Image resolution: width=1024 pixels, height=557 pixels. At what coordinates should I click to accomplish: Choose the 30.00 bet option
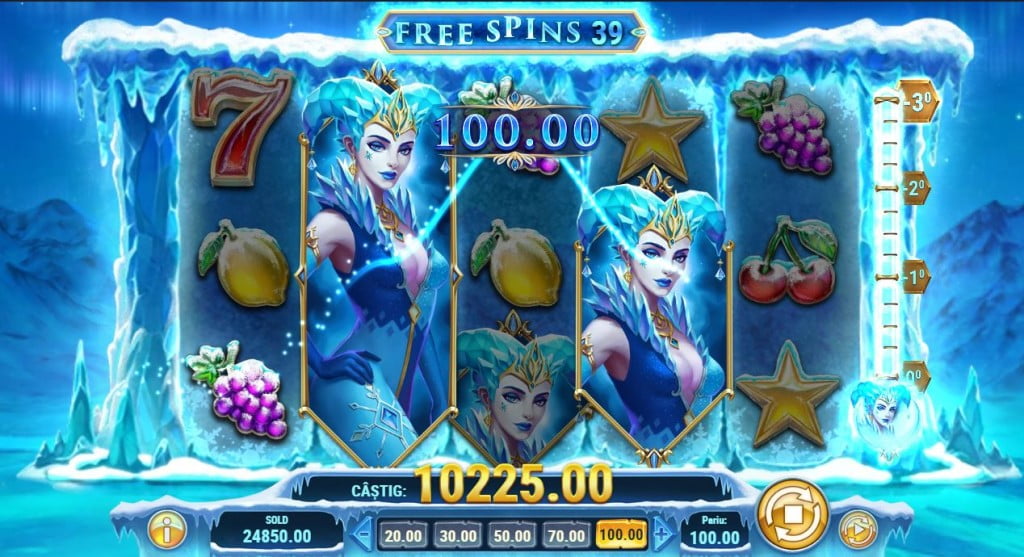click(x=454, y=533)
